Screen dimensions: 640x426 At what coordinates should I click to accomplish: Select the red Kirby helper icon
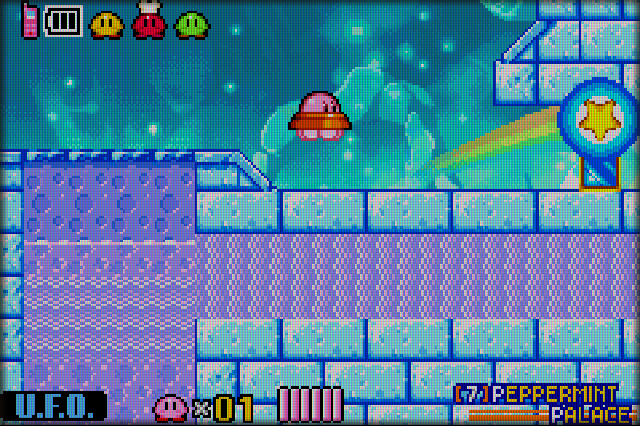click(x=149, y=22)
